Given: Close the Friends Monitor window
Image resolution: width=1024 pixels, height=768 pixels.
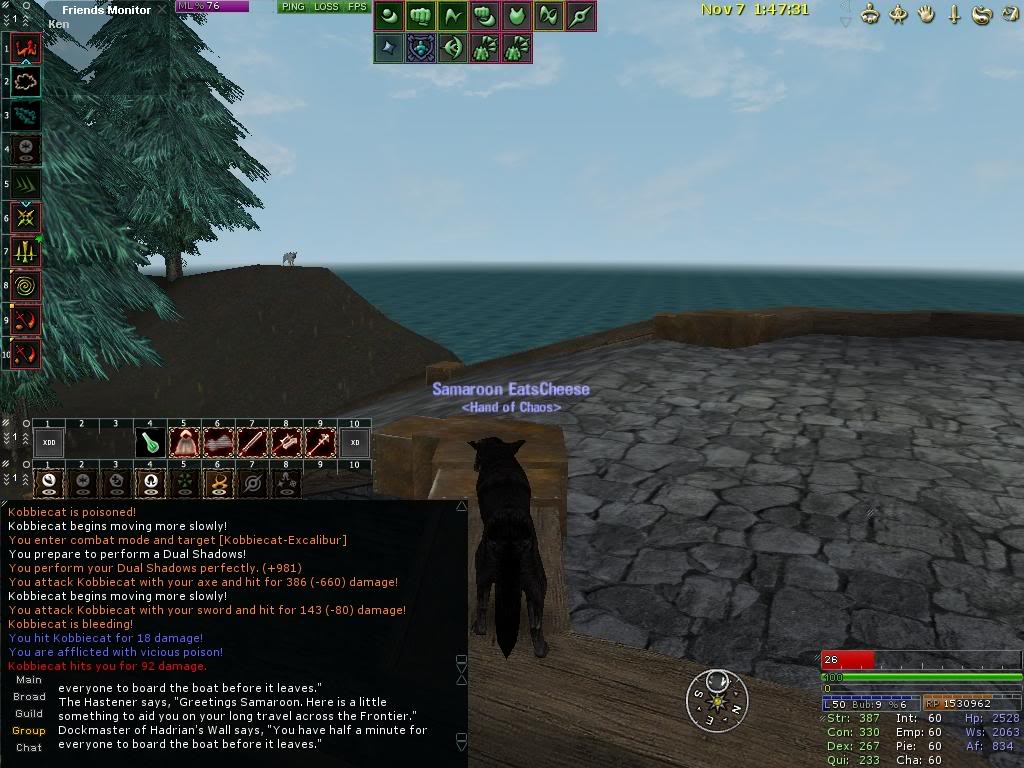Looking at the screenshot, I should coord(164,10).
